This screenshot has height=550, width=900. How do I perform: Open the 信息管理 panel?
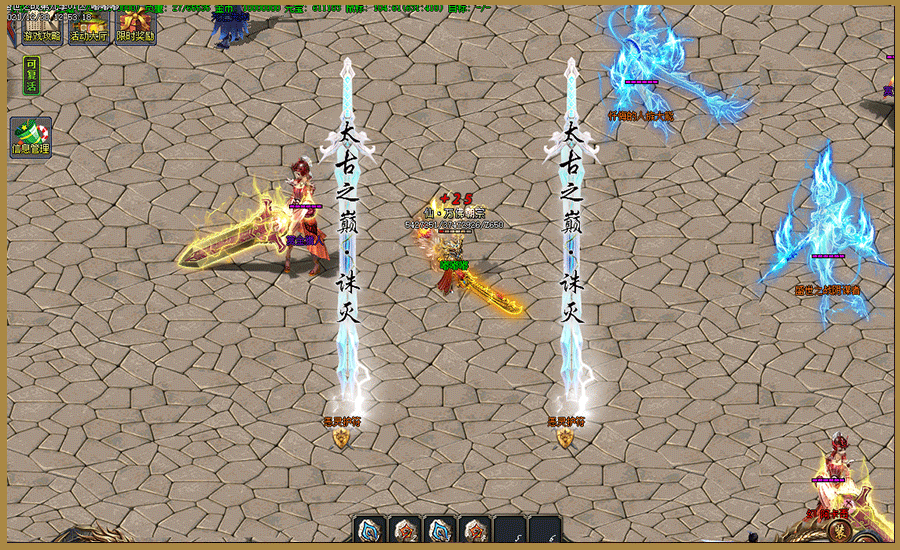click(31, 137)
